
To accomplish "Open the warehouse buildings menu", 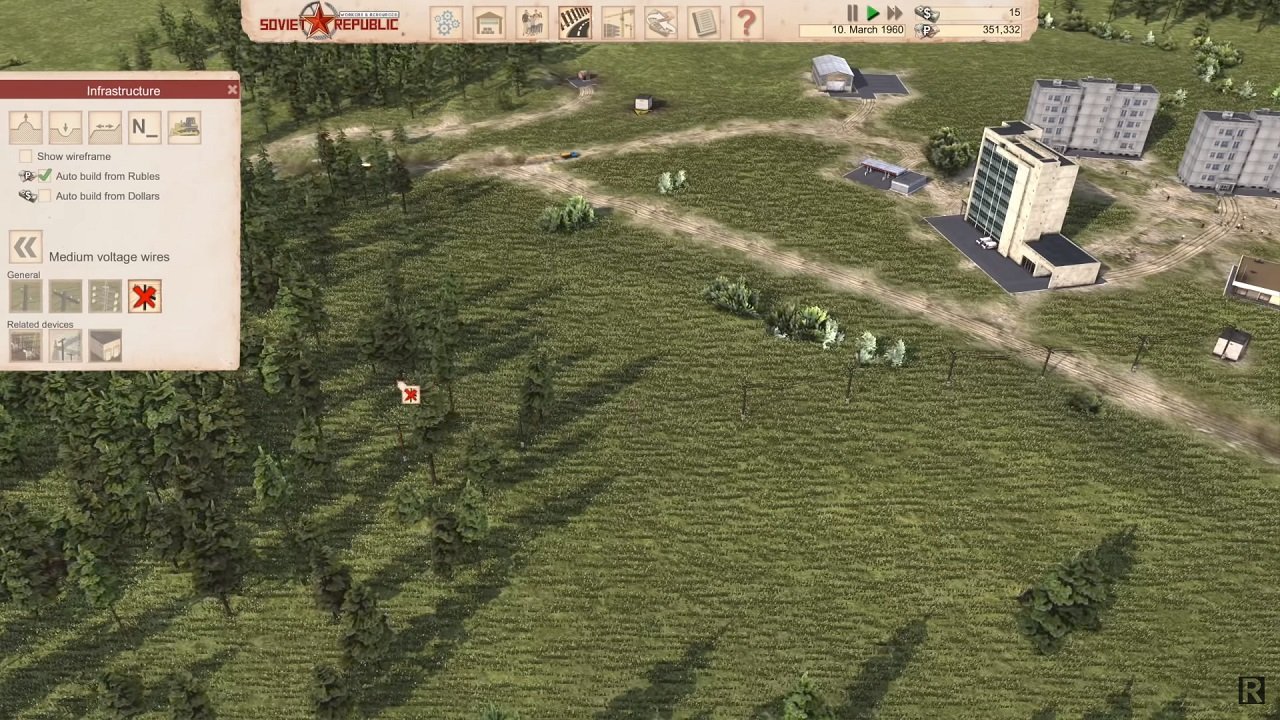I will (489, 22).
